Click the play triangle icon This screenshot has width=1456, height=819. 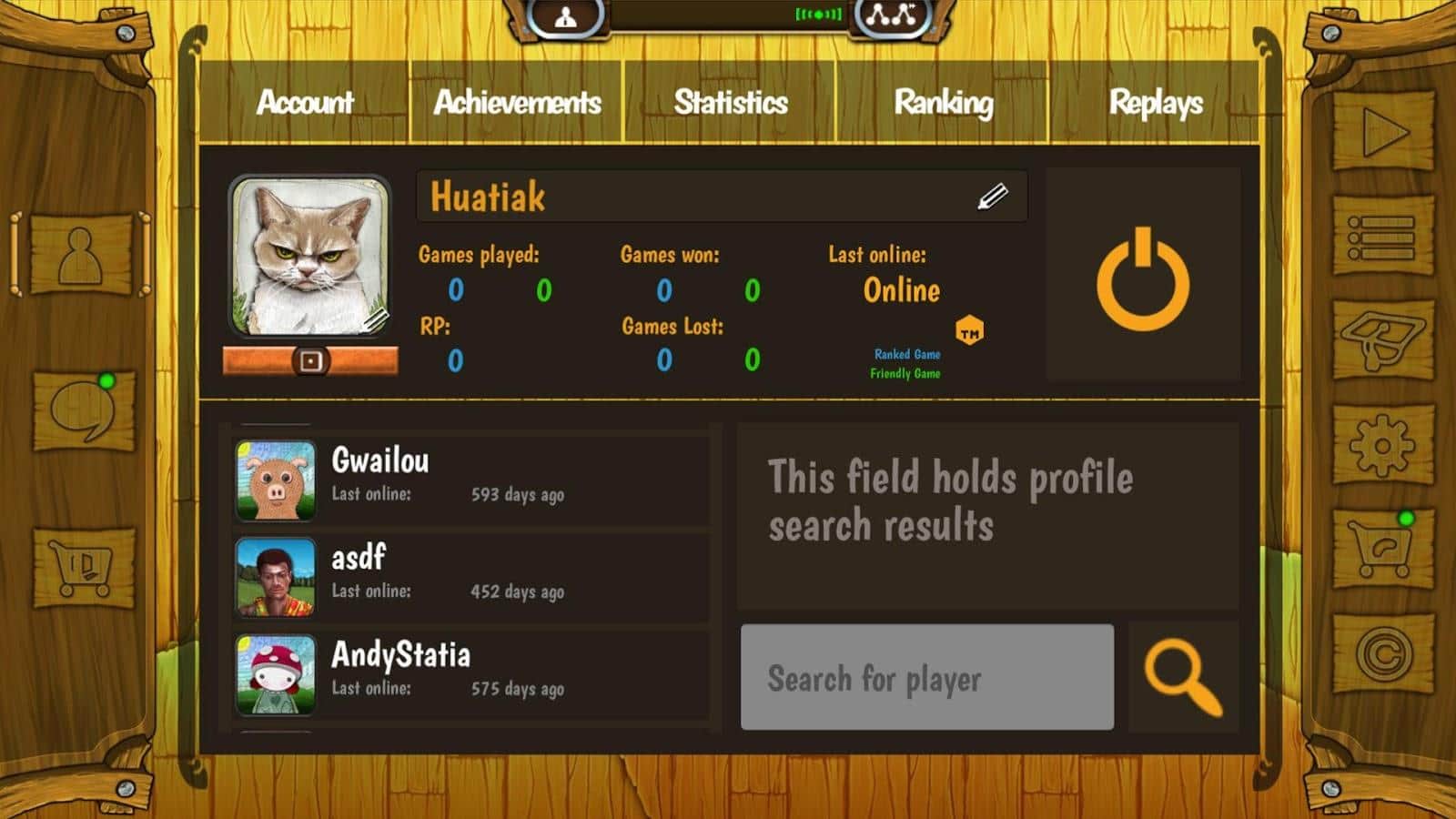[1383, 133]
